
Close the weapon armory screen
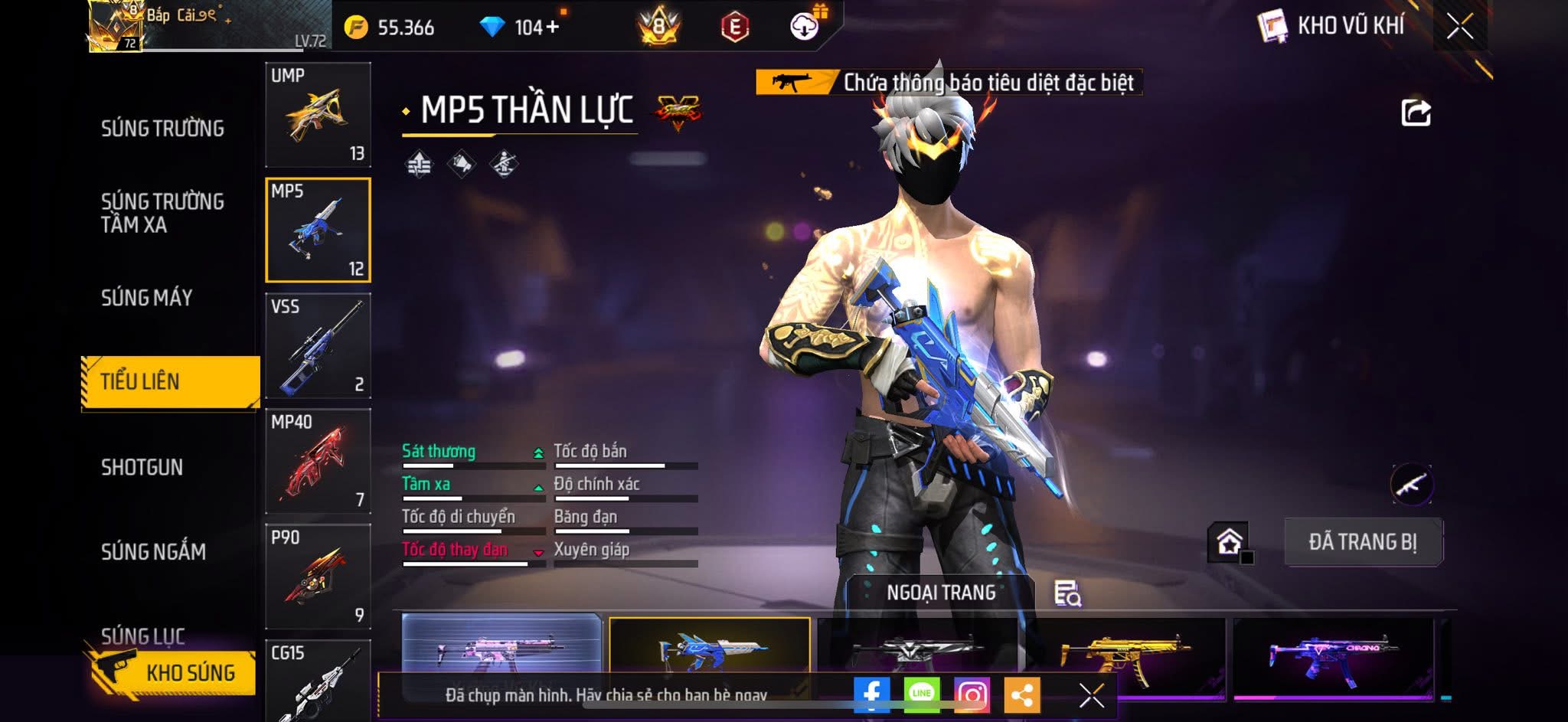tap(1459, 27)
